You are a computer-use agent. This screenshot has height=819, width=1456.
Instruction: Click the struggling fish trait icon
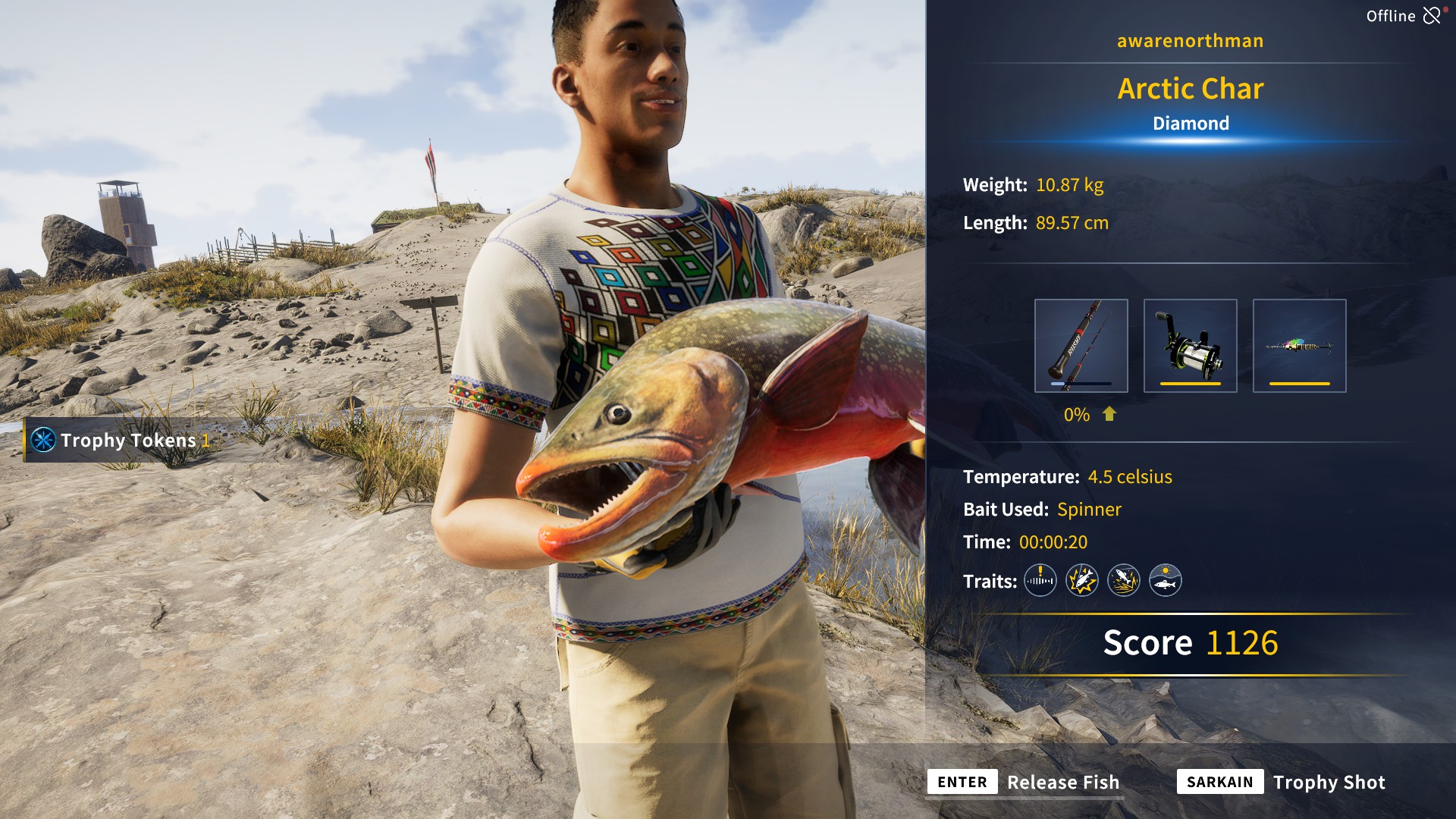pyautogui.click(x=1082, y=581)
